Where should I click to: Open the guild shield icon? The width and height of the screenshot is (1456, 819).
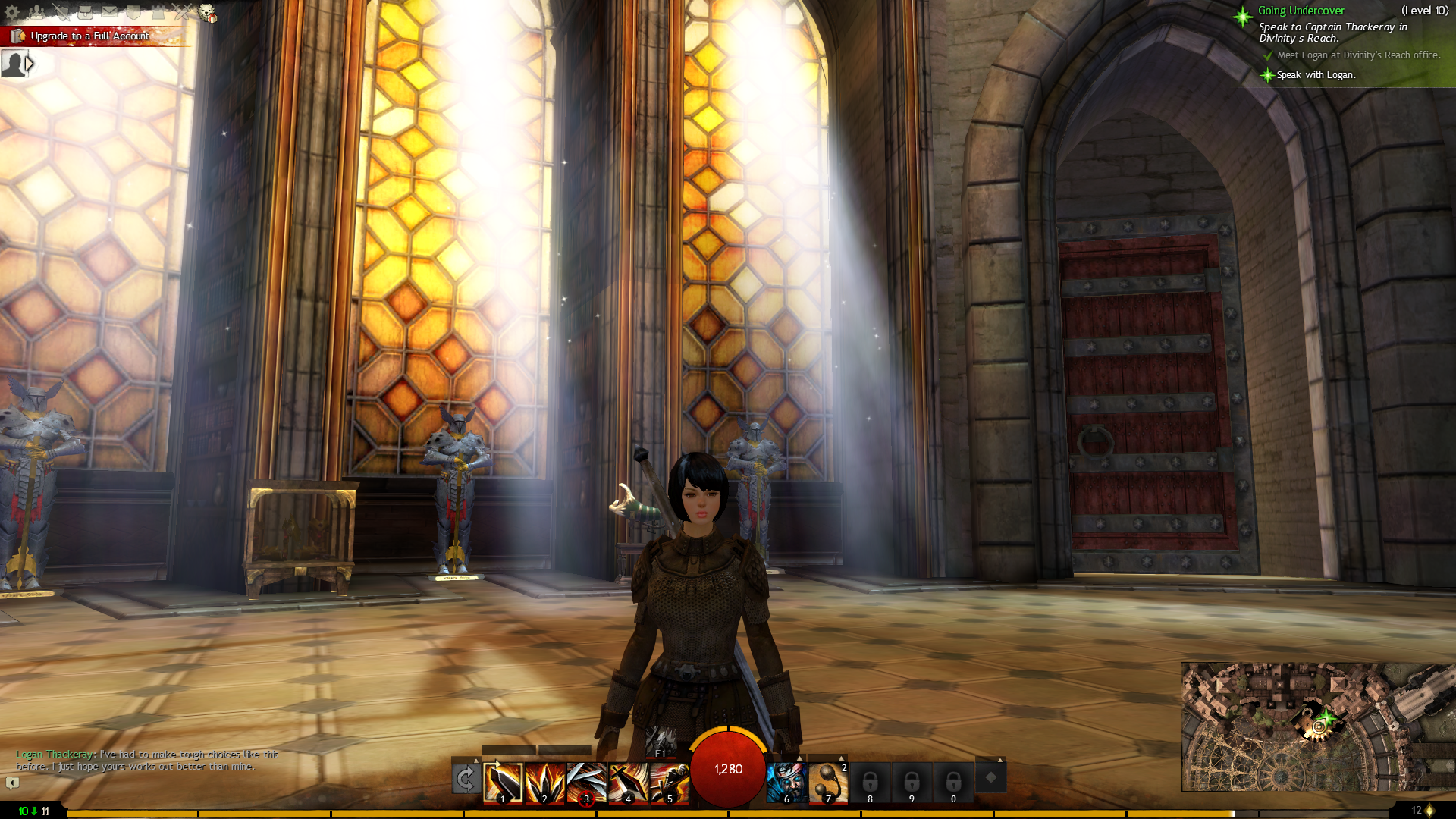(x=134, y=12)
